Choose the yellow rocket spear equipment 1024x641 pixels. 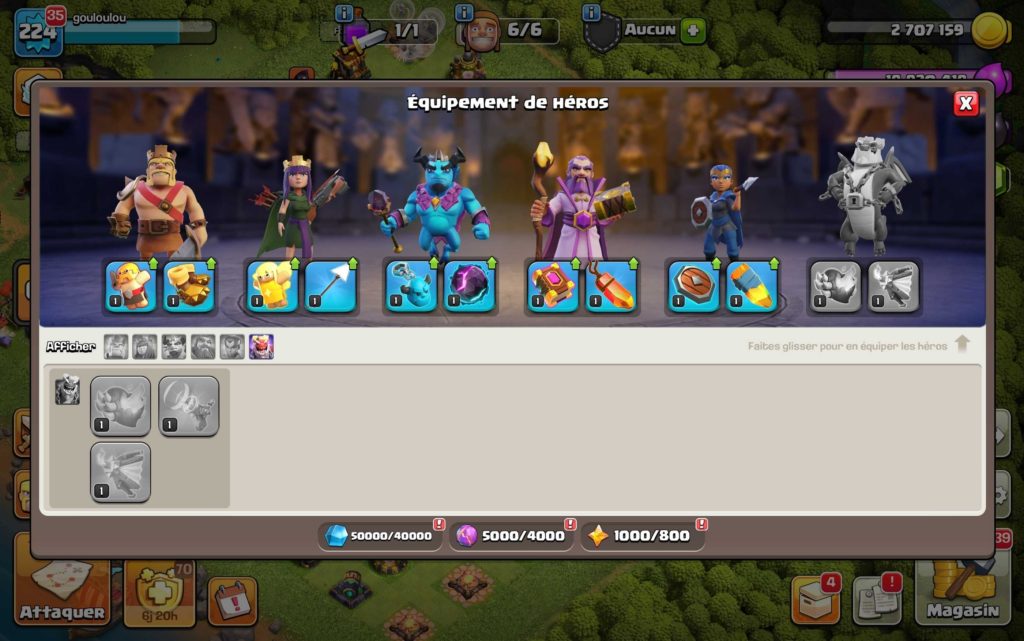pos(751,286)
